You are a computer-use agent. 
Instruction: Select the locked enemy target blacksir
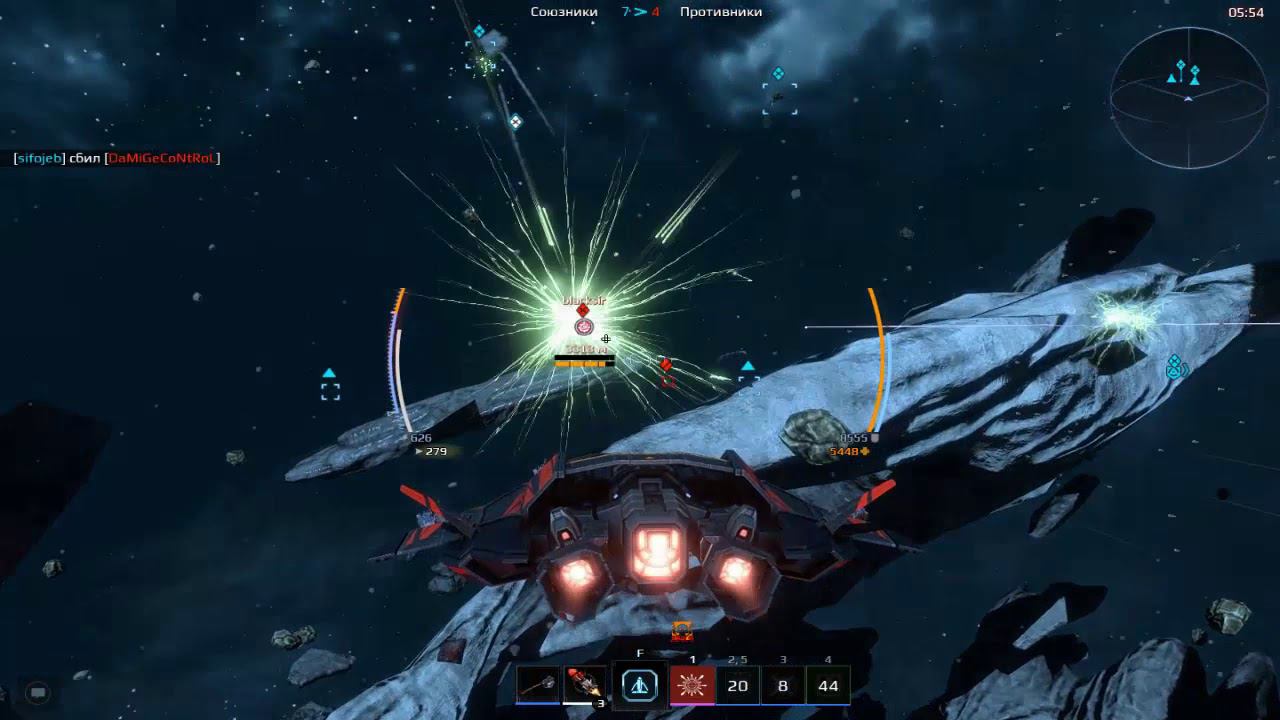[x=584, y=325]
